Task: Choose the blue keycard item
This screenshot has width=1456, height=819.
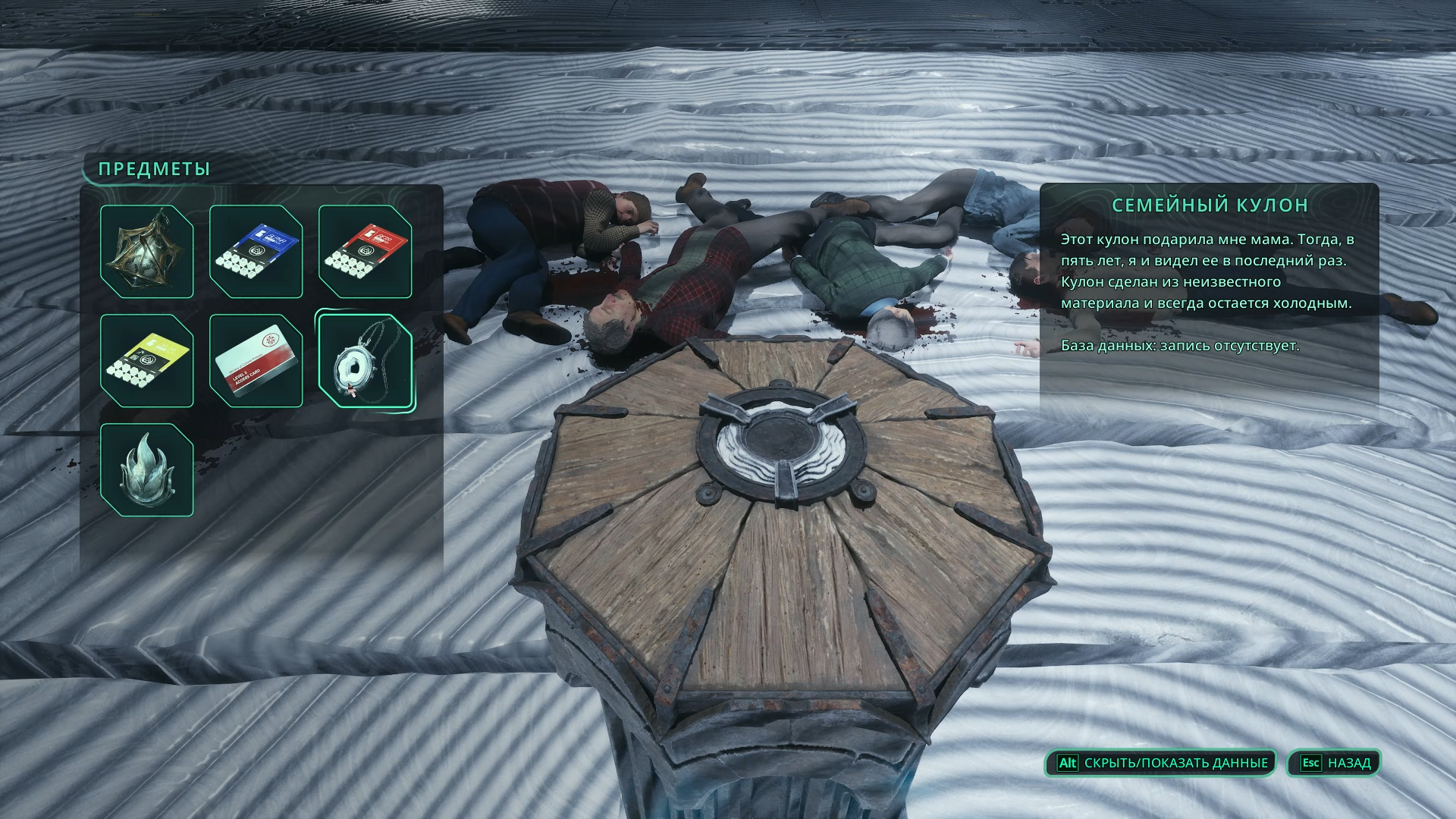Action: tap(256, 252)
